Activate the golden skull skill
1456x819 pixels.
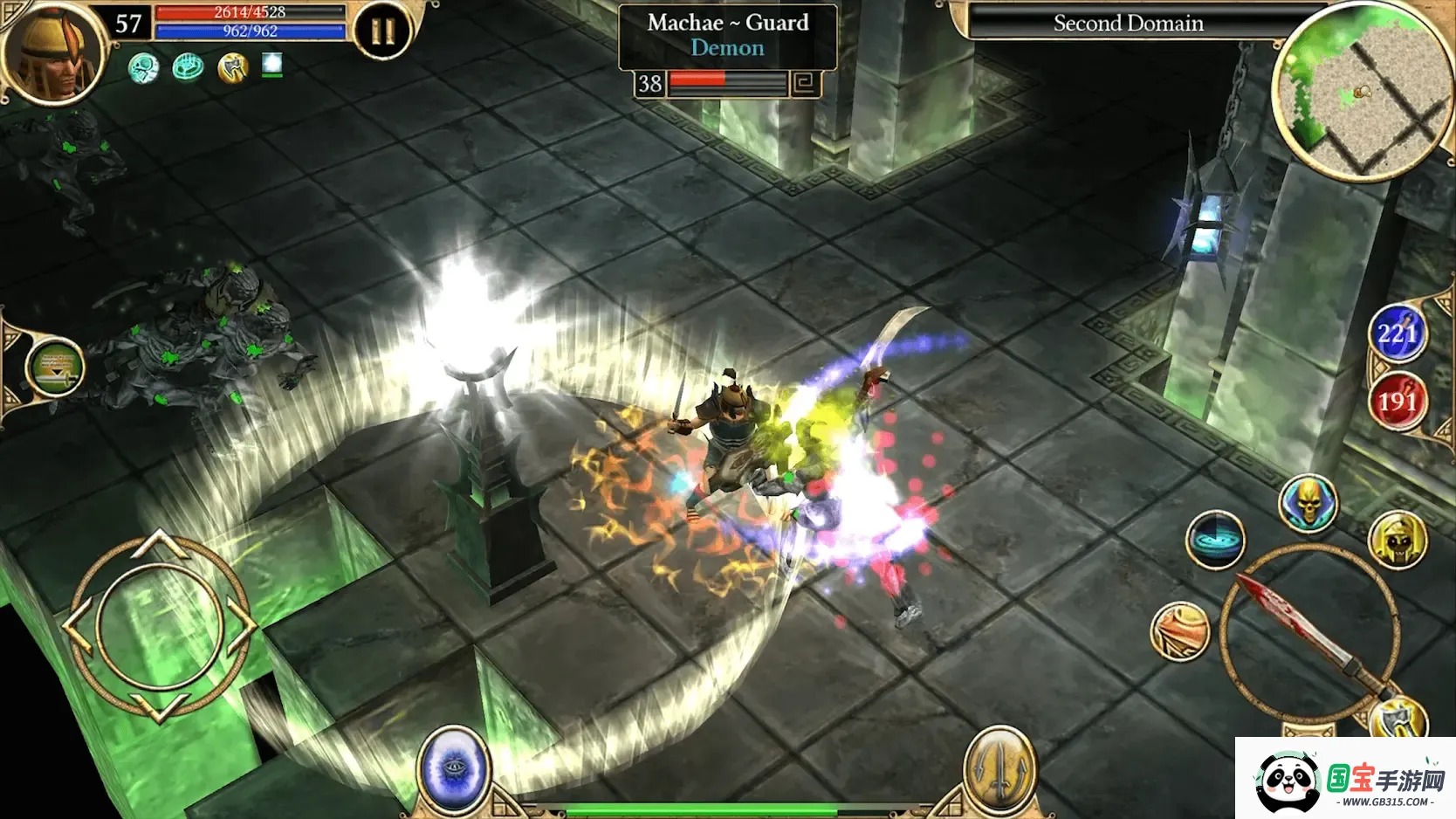1308,503
